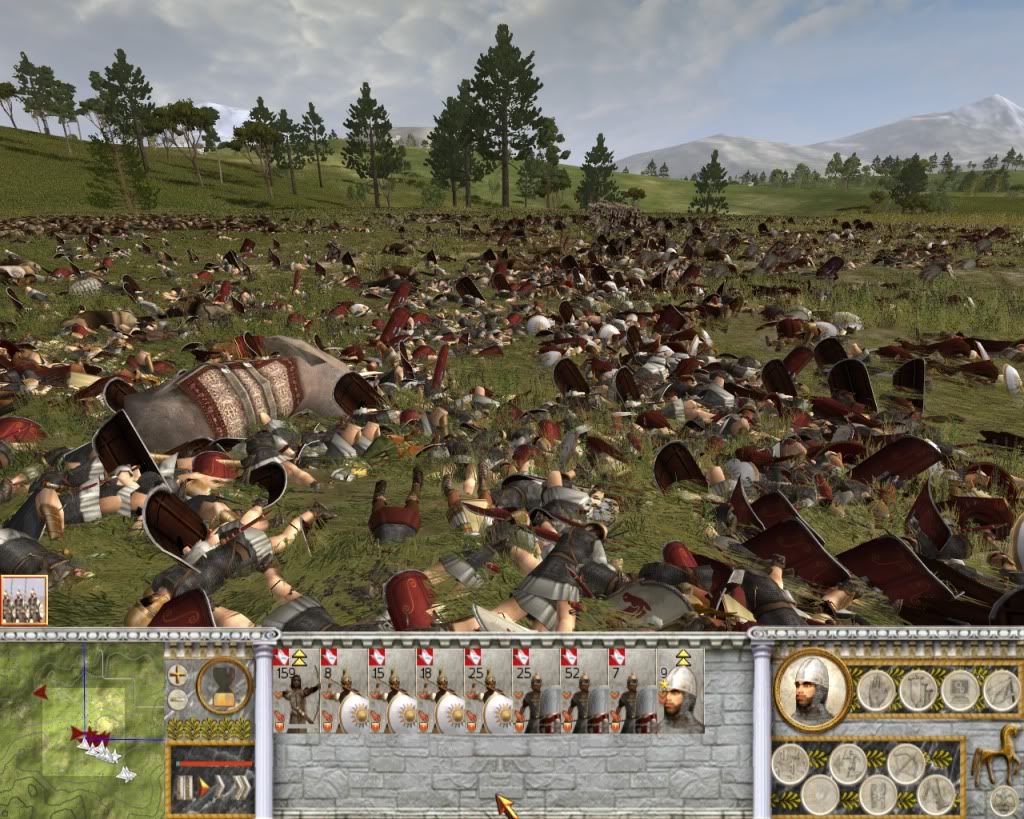Click the bow icon order button

906,763
